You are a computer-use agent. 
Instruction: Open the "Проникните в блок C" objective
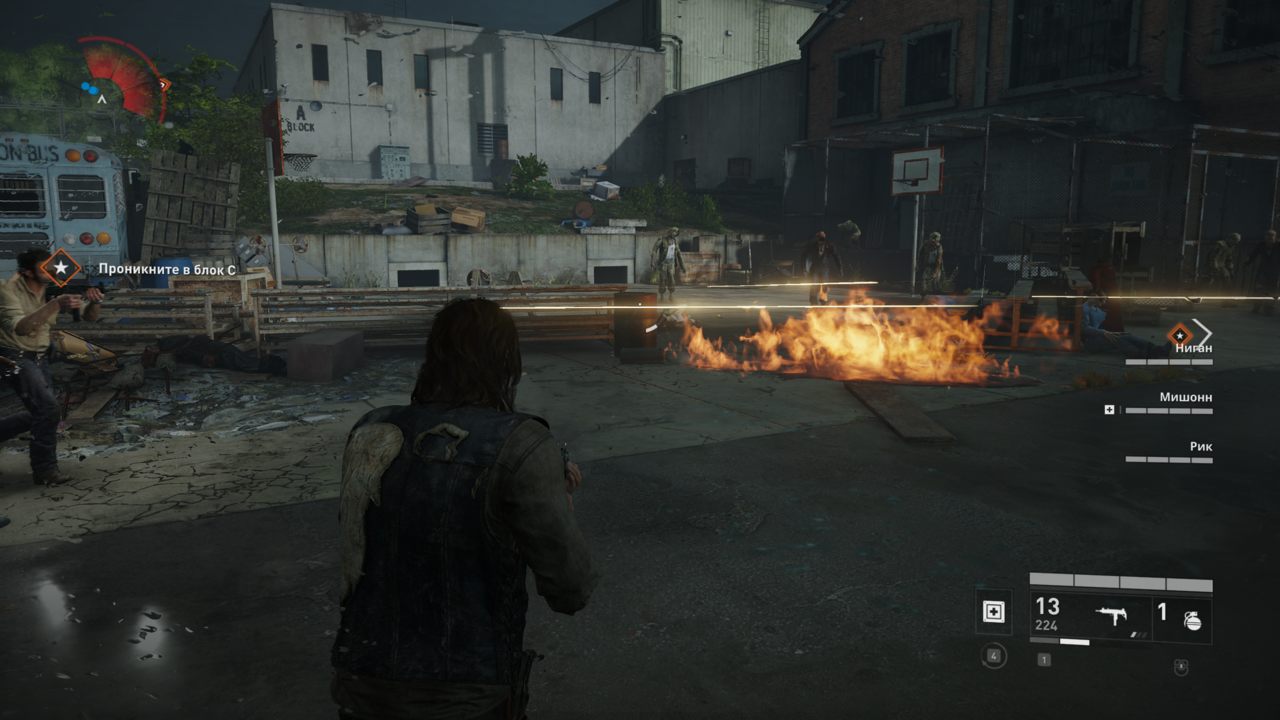pos(167,268)
